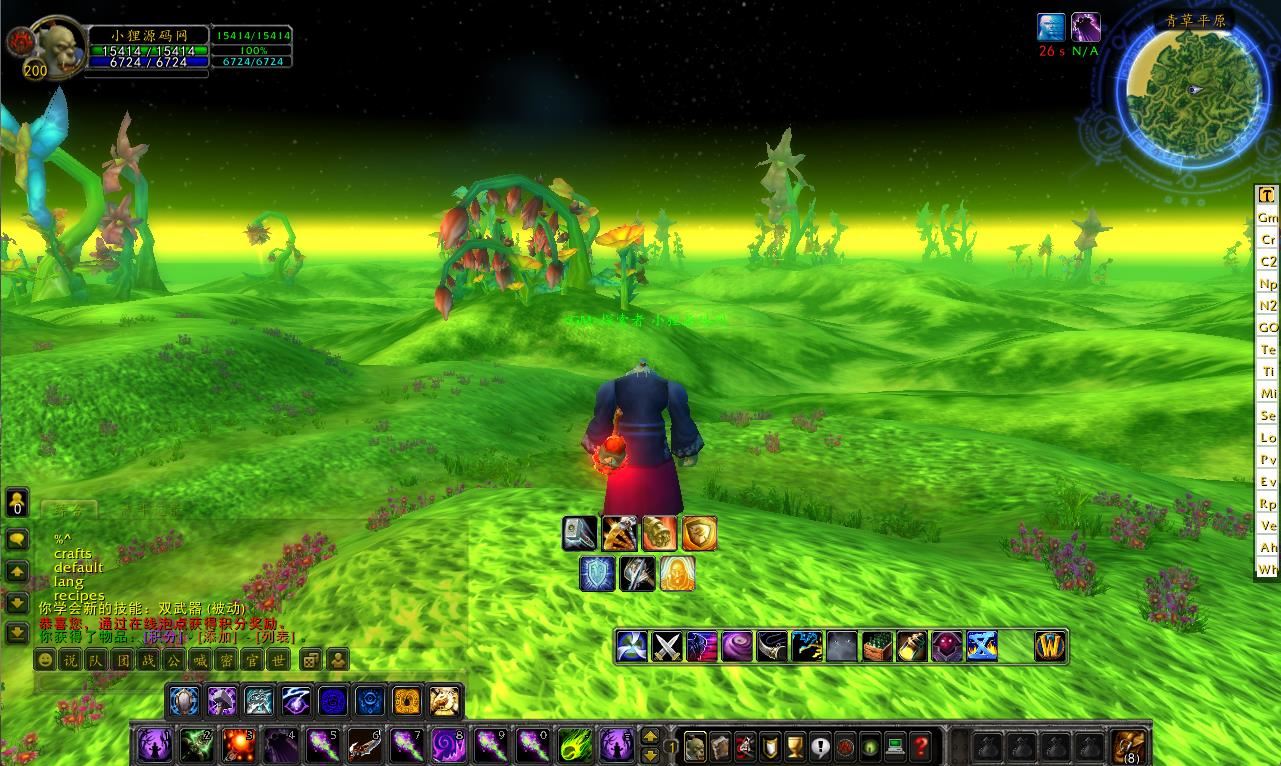
Task: Activate the golden shield stance icon
Action: [x=700, y=533]
